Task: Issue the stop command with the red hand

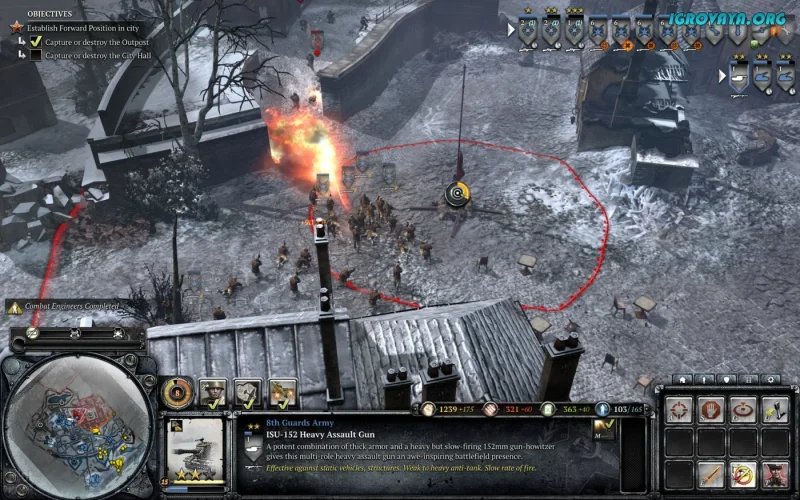Action: [709, 410]
